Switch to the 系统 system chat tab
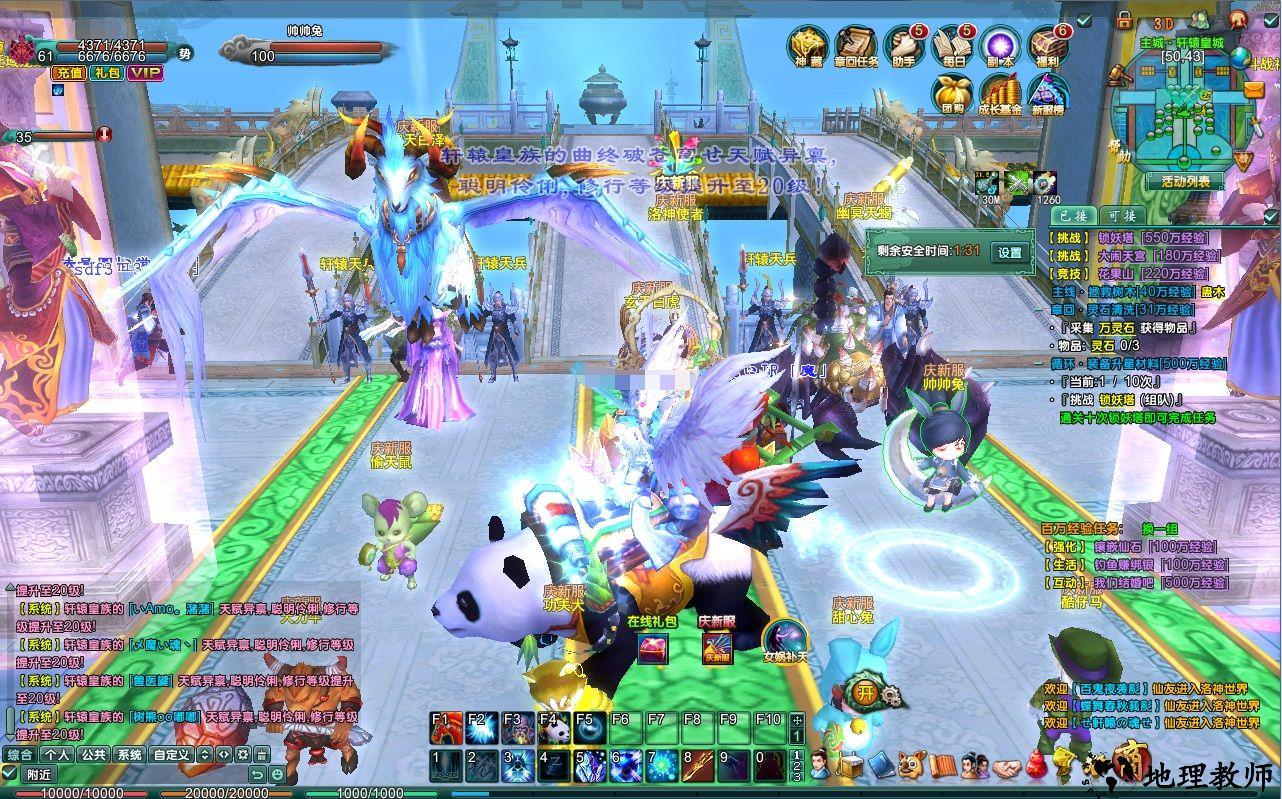The image size is (1282, 799). pos(128,755)
